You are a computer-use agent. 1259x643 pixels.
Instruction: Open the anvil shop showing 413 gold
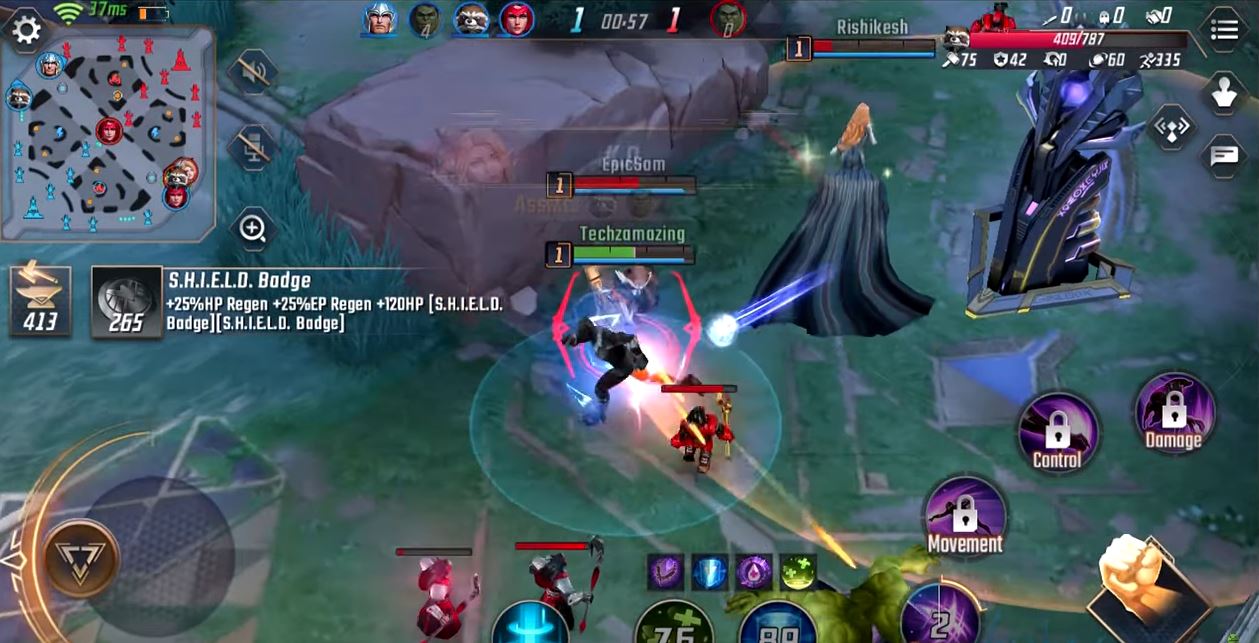pyautogui.click(x=40, y=300)
